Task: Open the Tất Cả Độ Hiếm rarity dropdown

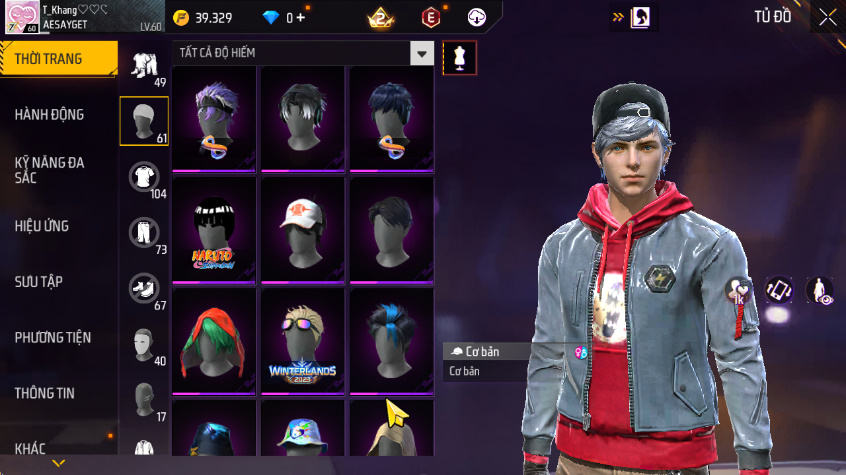Action: pos(423,53)
